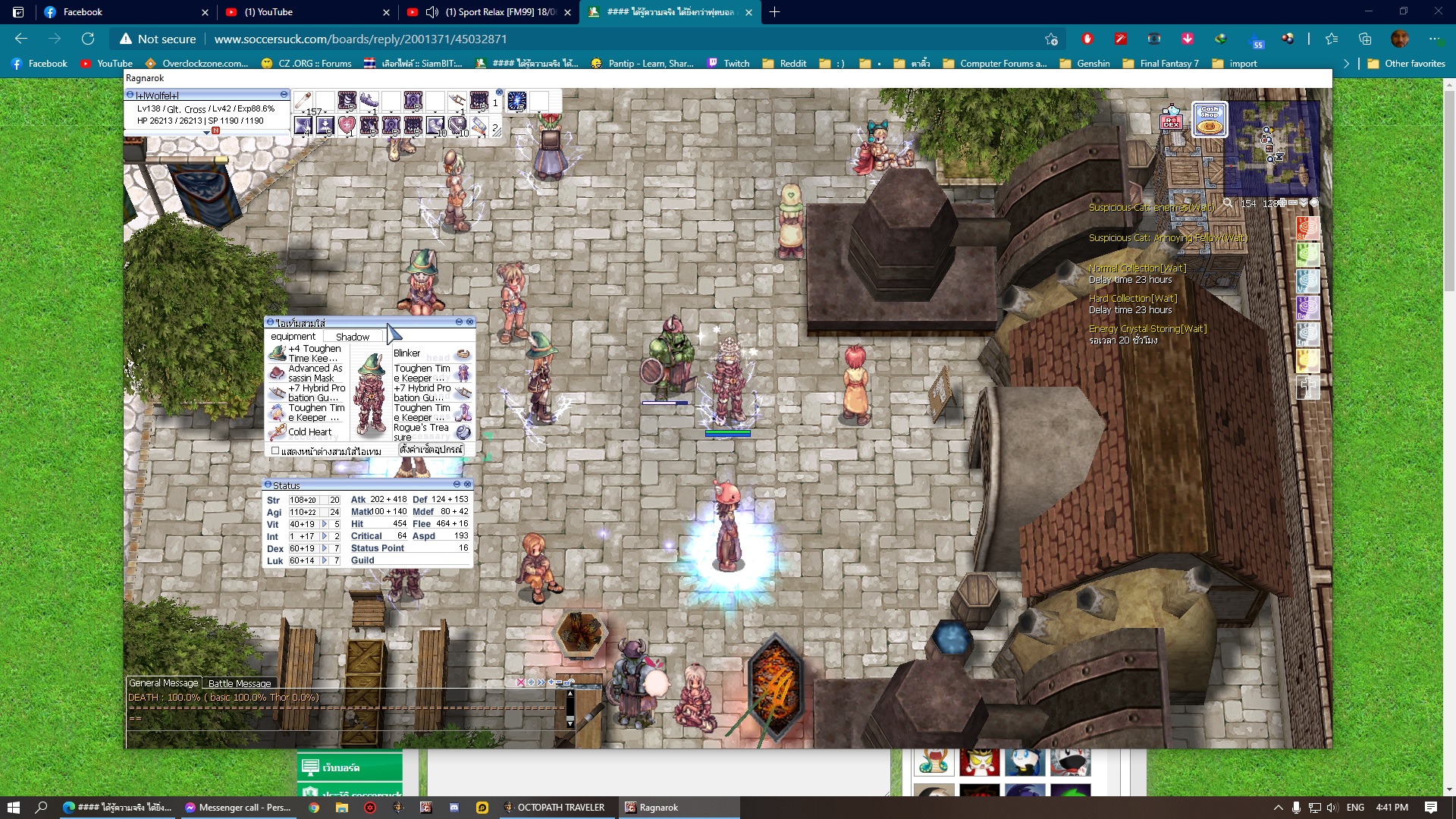Raise the Luk stat with its arrow

pos(325,560)
